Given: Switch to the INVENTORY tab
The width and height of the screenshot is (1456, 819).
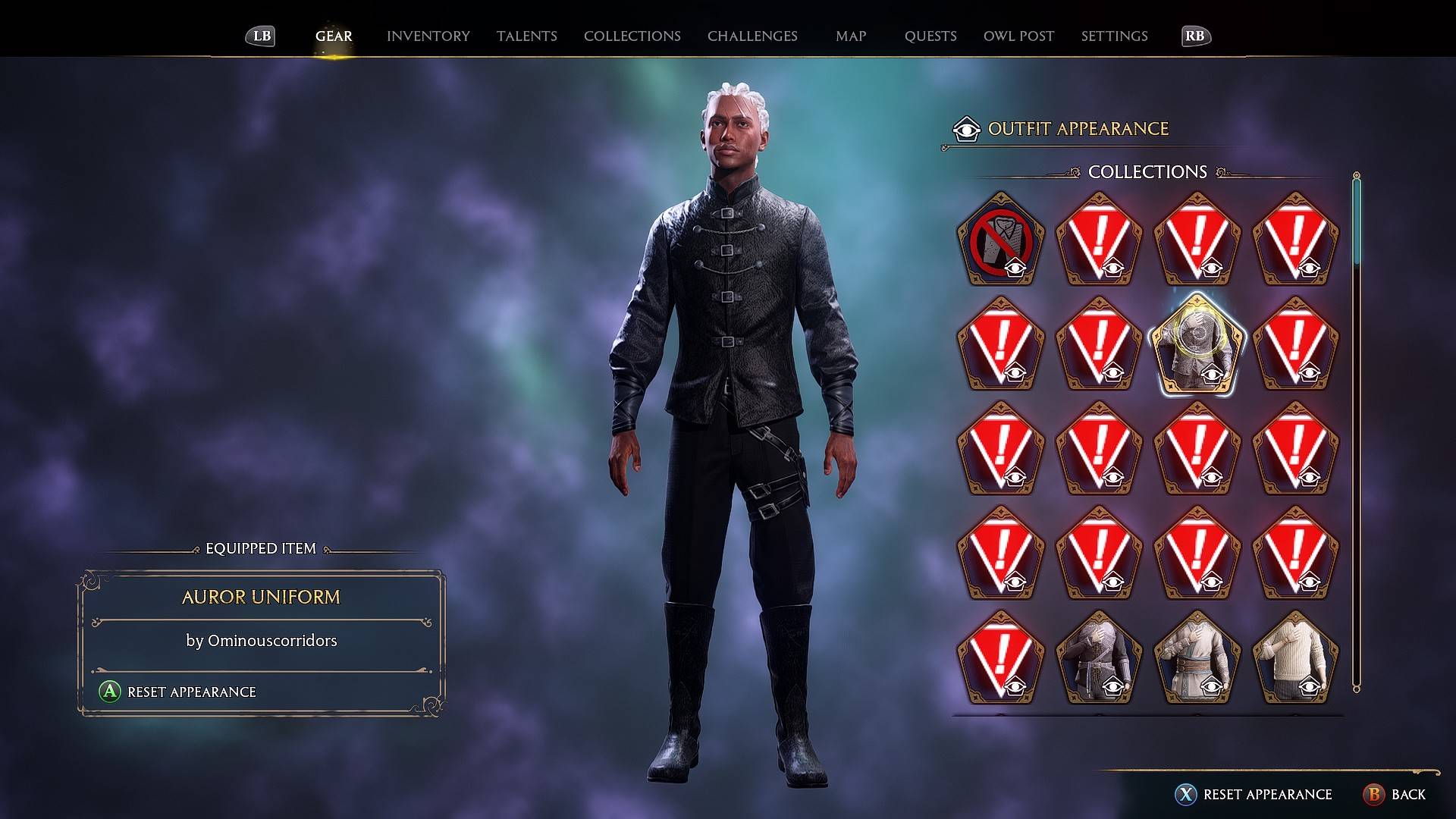Looking at the screenshot, I should [428, 35].
